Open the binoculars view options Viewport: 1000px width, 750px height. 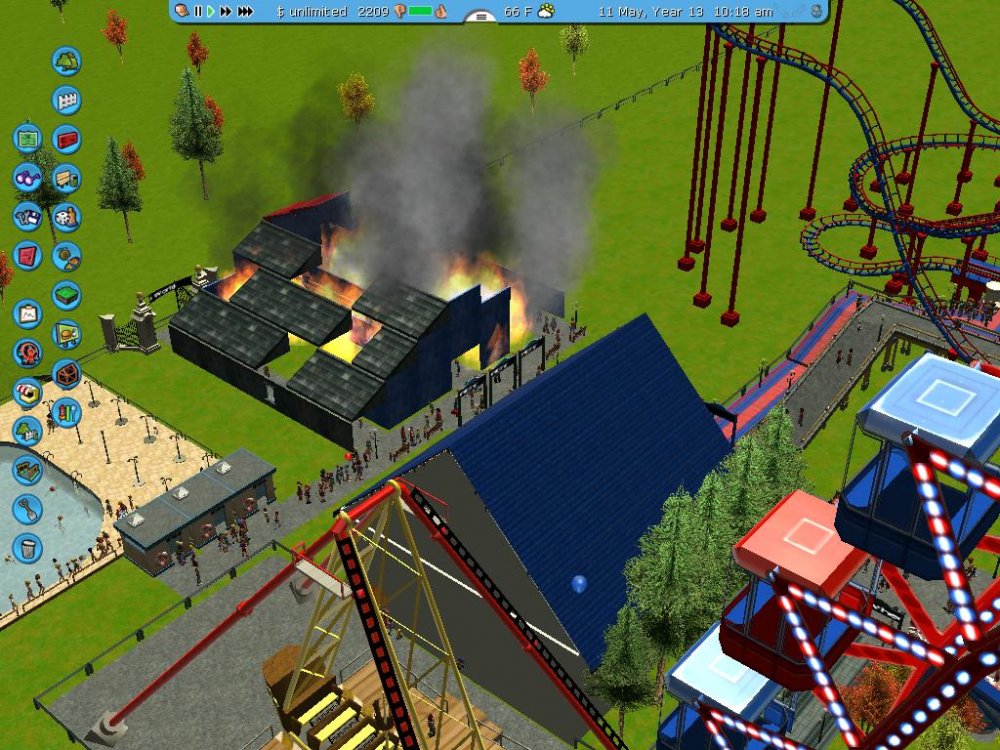click(27, 177)
